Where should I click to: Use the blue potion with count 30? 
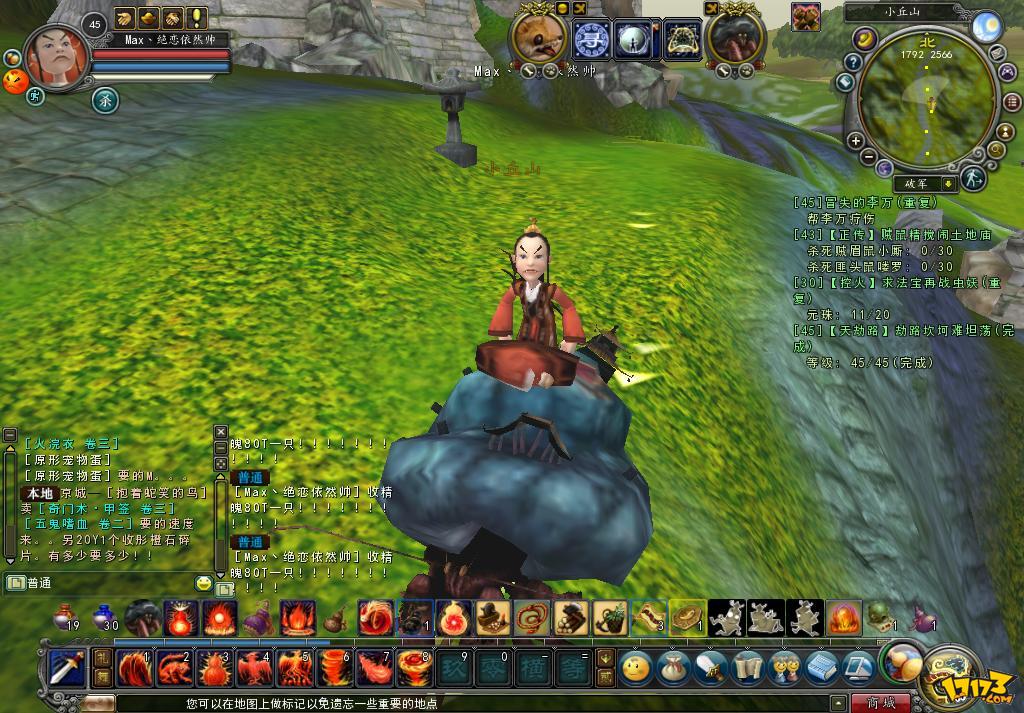tap(103, 615)
